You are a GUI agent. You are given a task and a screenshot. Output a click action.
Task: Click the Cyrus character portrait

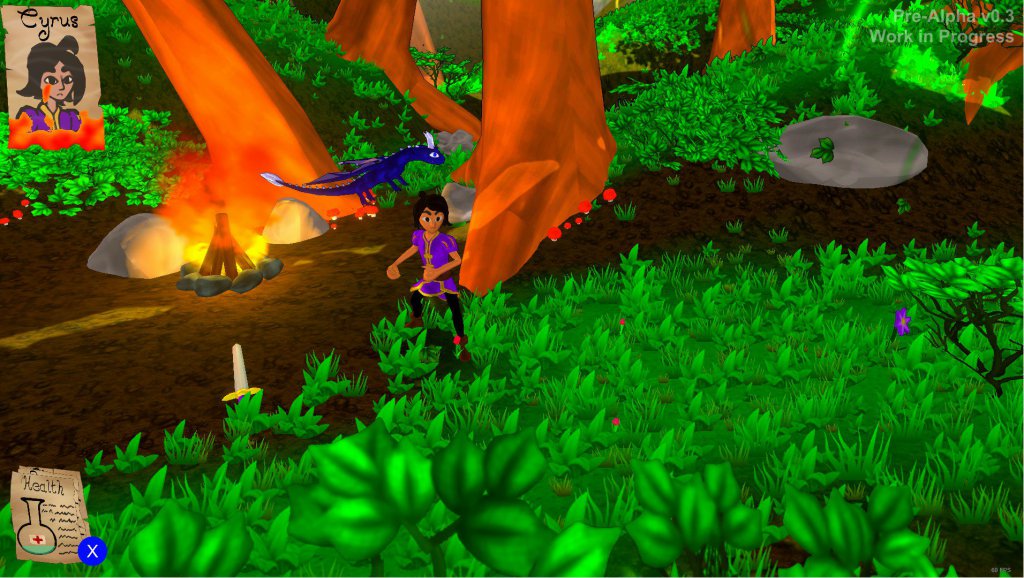tap(55, 77)
